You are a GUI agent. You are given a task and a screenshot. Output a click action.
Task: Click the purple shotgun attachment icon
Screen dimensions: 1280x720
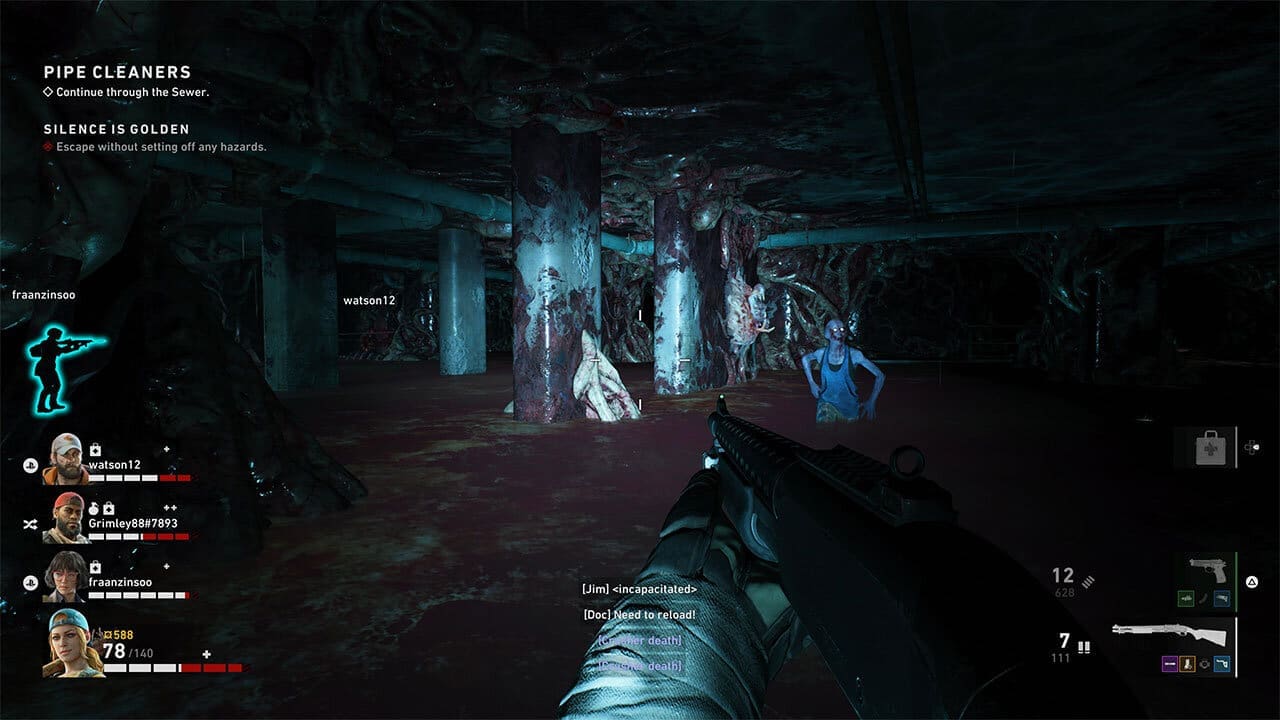[1168, 663]
